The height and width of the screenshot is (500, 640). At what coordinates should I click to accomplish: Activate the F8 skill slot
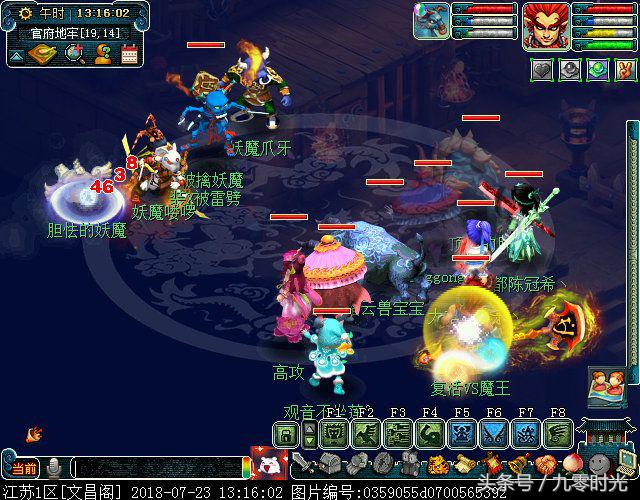559,433
